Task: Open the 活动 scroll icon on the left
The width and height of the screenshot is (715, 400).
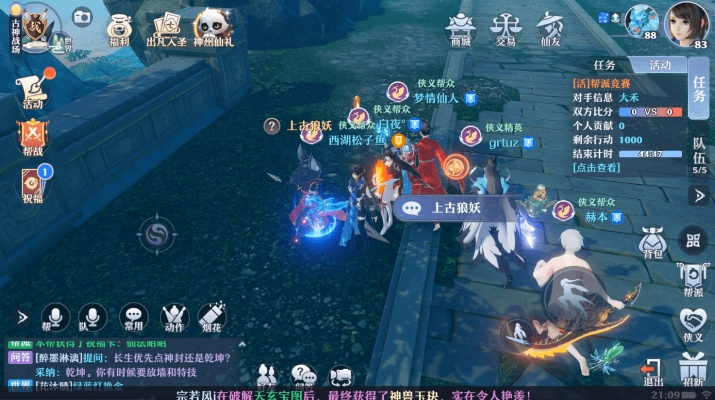Action: pyautogui.click(x=33, y=88)
